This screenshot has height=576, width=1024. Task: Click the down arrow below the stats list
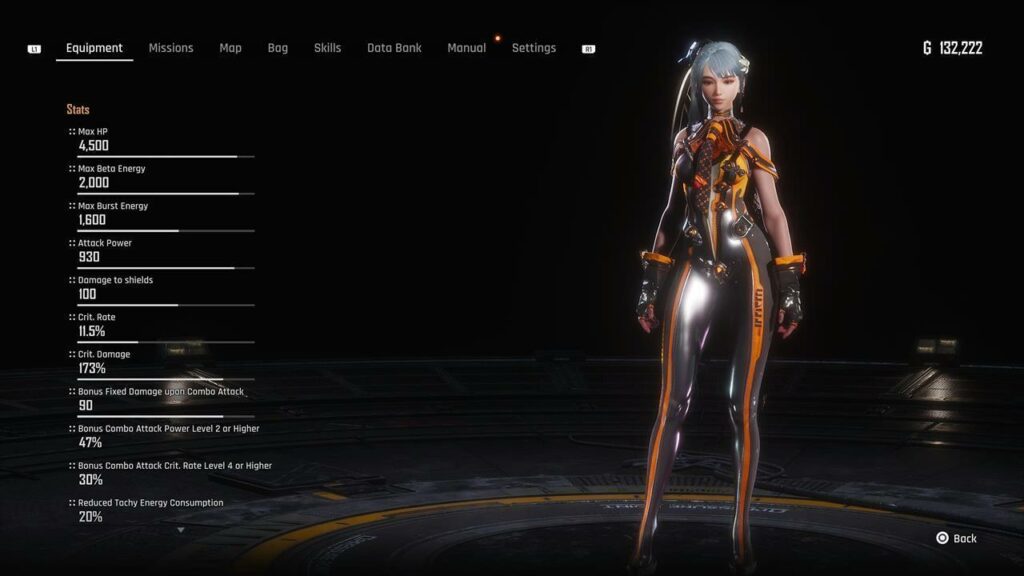(x=181, y=530)
